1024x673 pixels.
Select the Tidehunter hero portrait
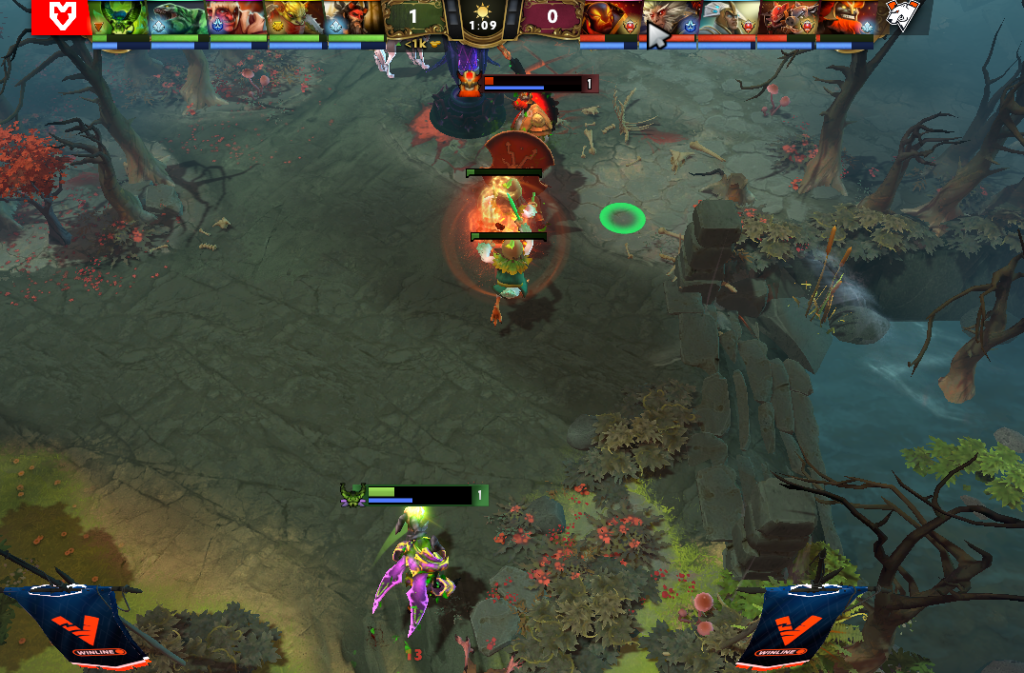point(178,17)
